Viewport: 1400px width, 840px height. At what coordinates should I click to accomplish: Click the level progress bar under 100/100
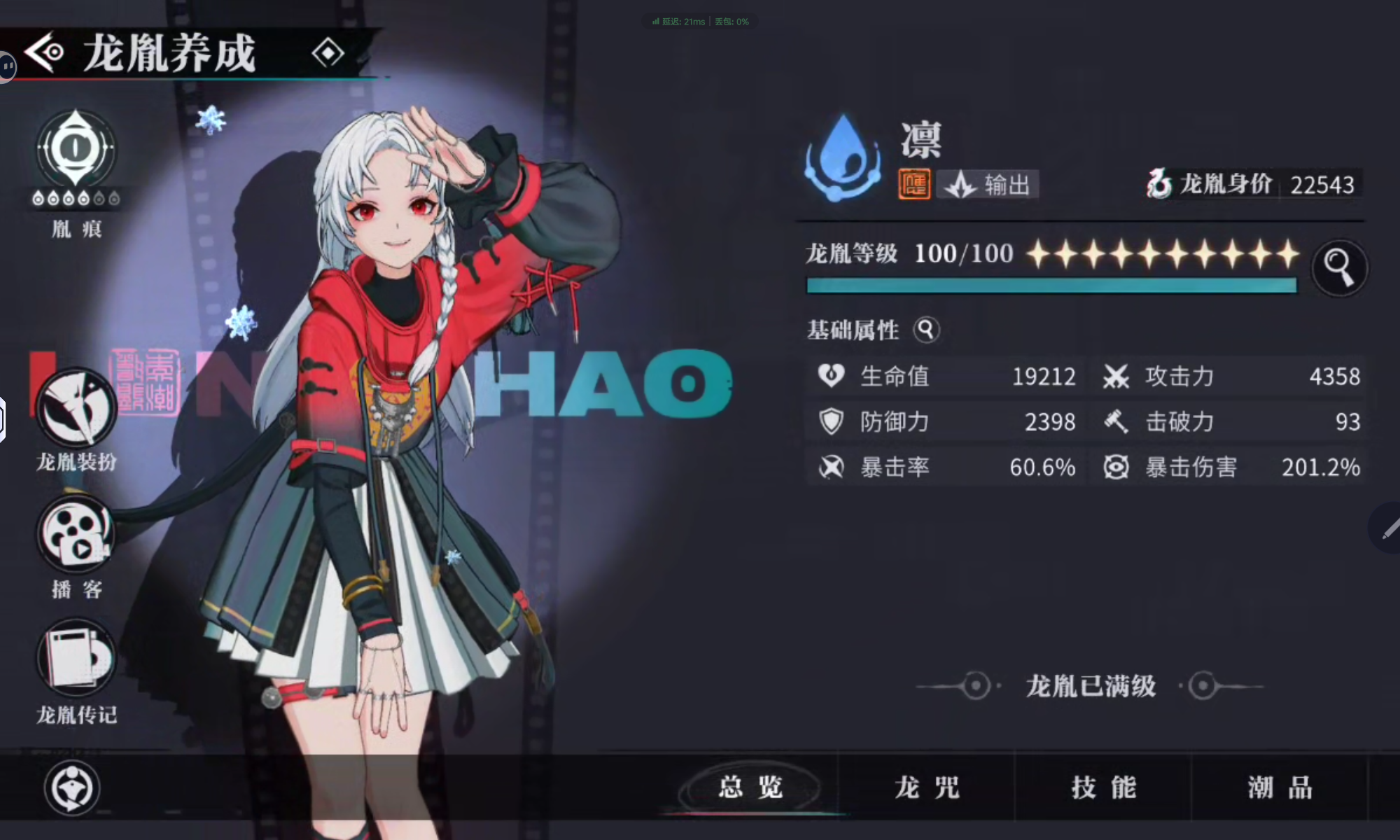click(x=1050, y=285)
